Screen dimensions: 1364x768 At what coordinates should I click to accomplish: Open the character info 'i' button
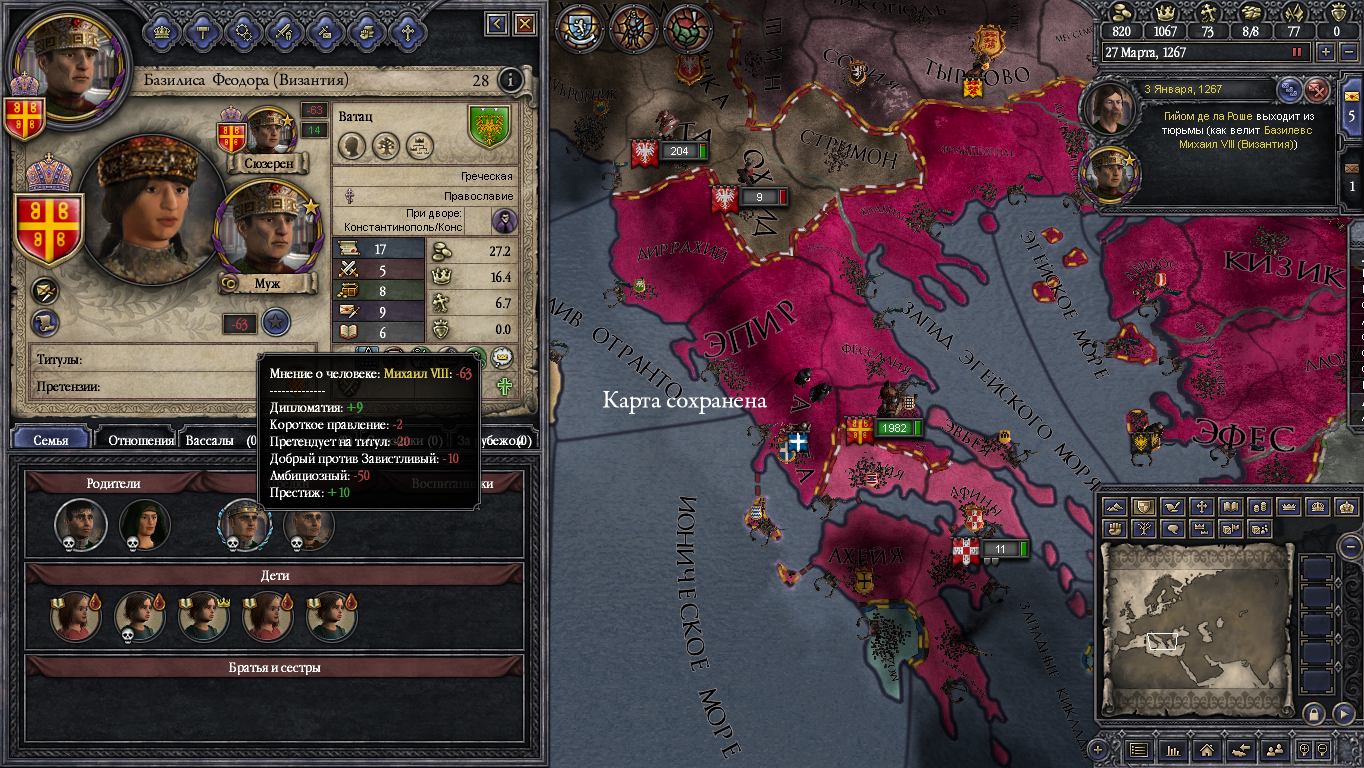511,80
